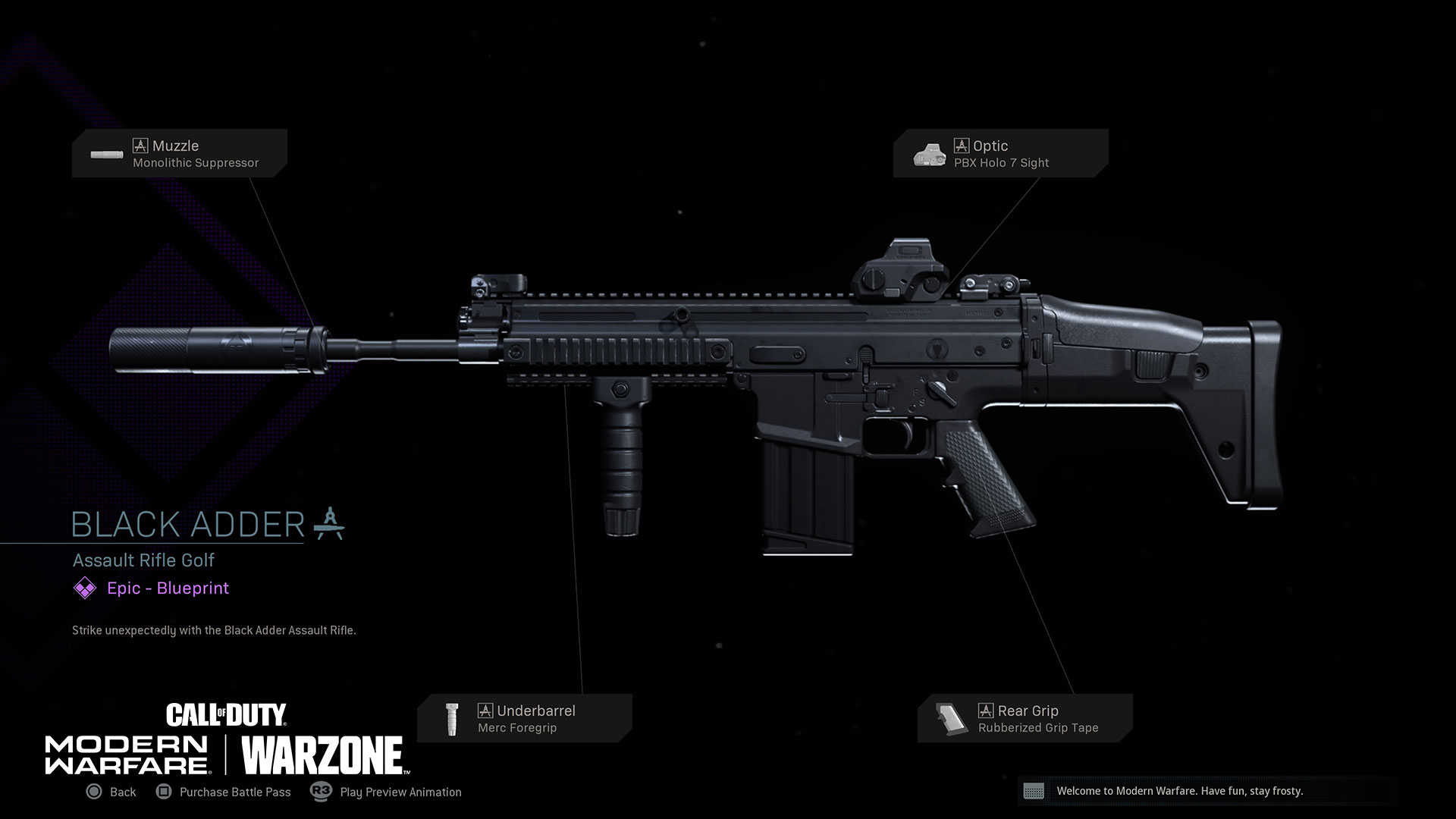
Task: Select the Muzzle Monolithic Suppressor attachment
Action: (x=180, y=153)
